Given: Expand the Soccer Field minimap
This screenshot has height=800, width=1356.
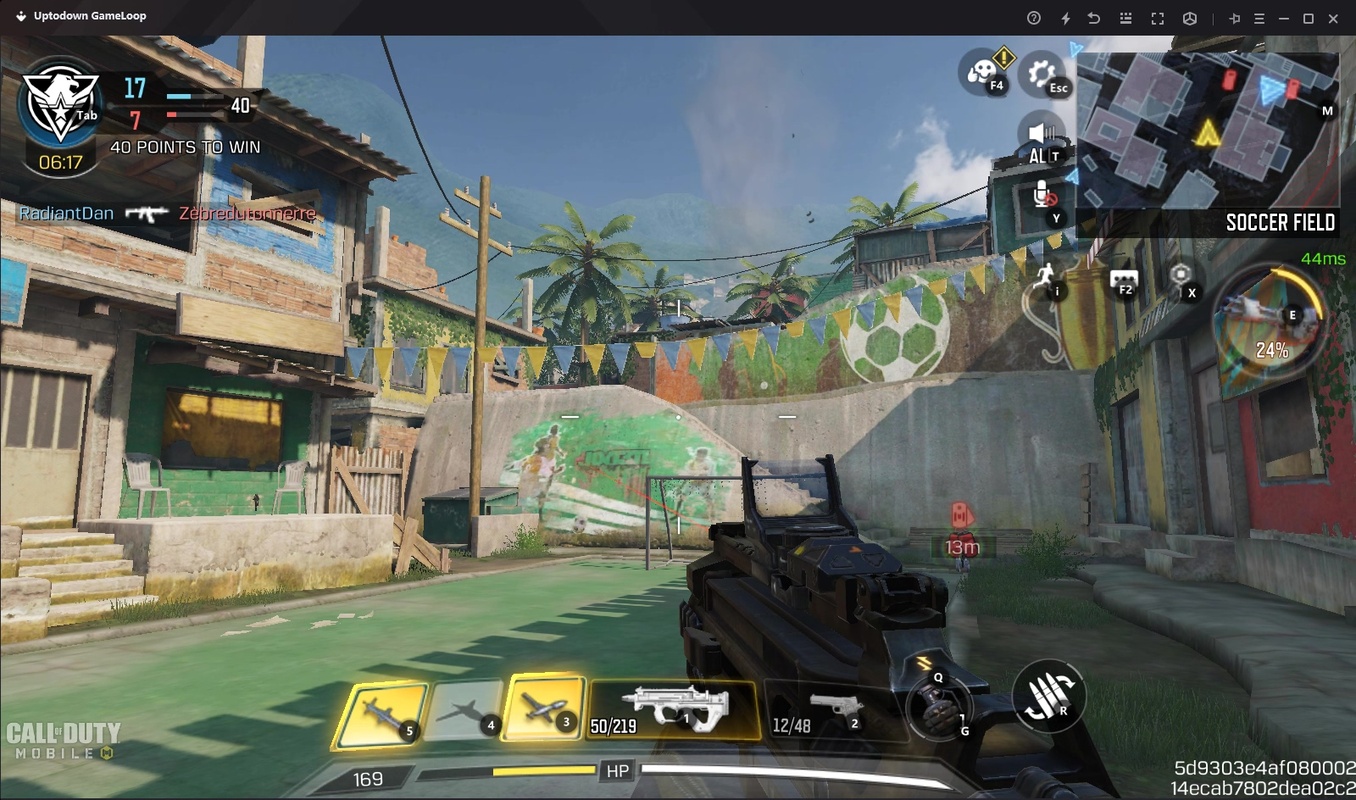Looking at the screenshot, I should click(1207, 132).
